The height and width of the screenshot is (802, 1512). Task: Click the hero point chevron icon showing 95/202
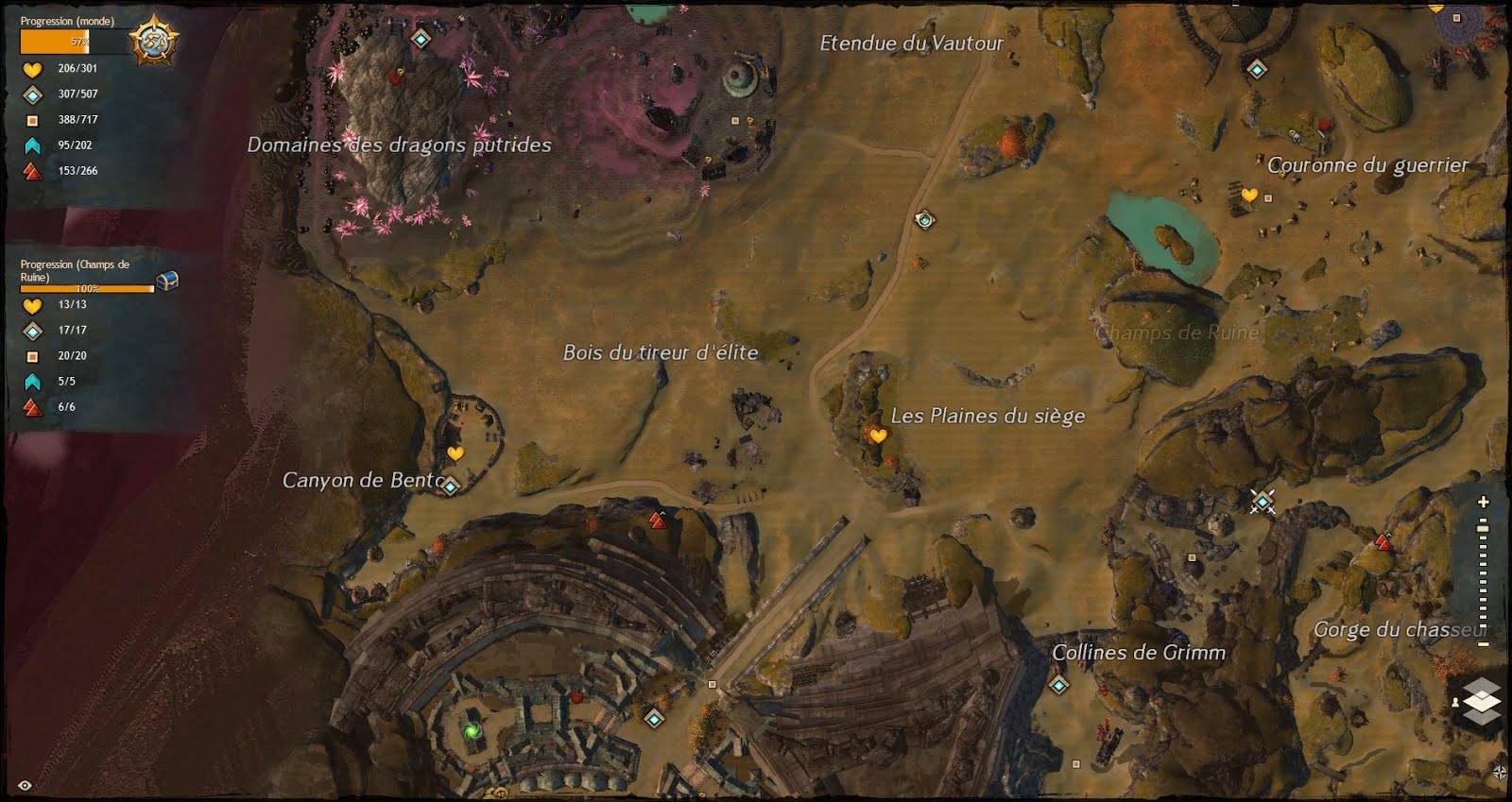click(x=30, y=145)
